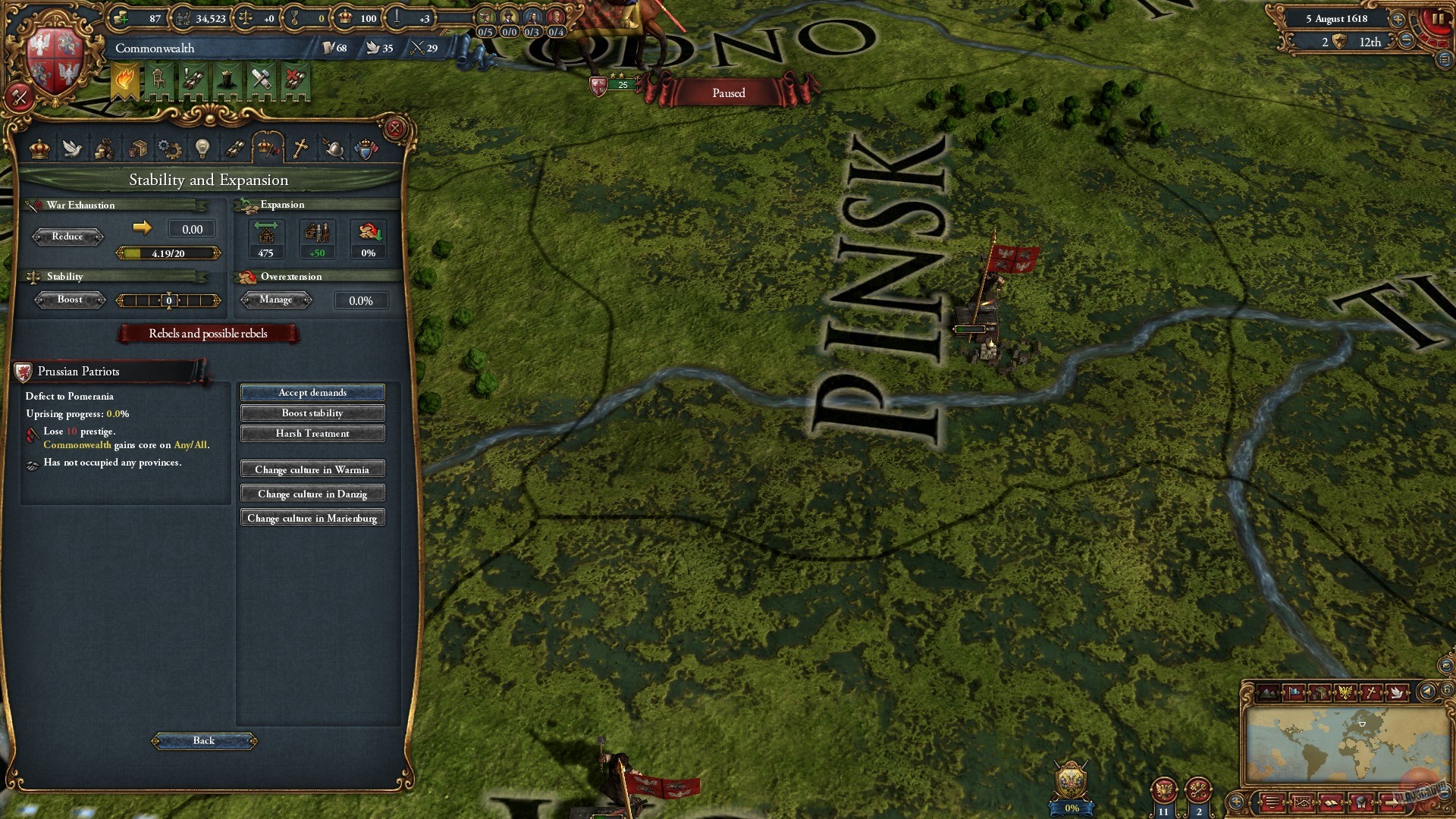Select the terrain mapmode icon above the minimap
The image size is (1456, 819).
pos(1268,691)
